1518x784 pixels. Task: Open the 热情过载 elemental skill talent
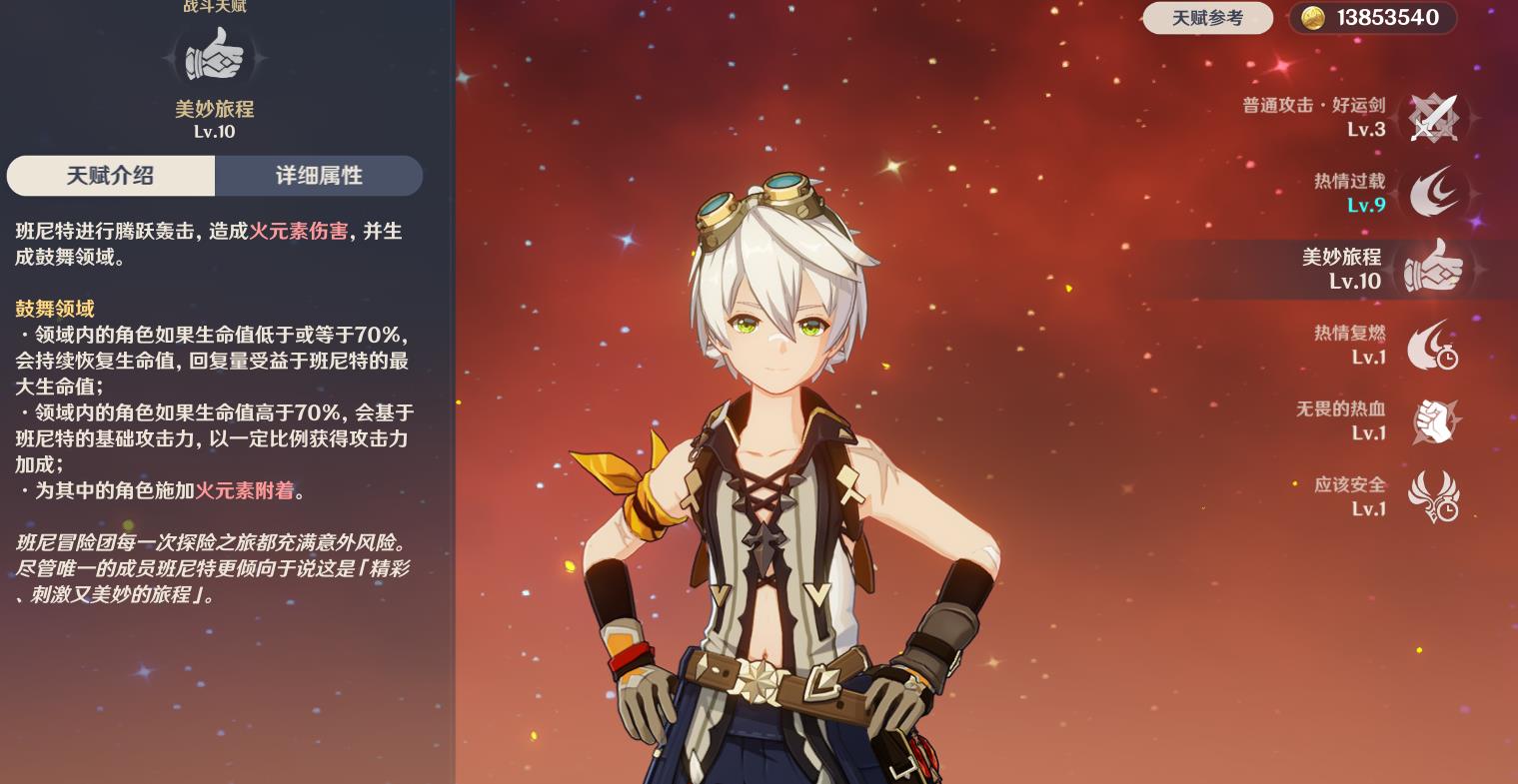(1435, 192)
